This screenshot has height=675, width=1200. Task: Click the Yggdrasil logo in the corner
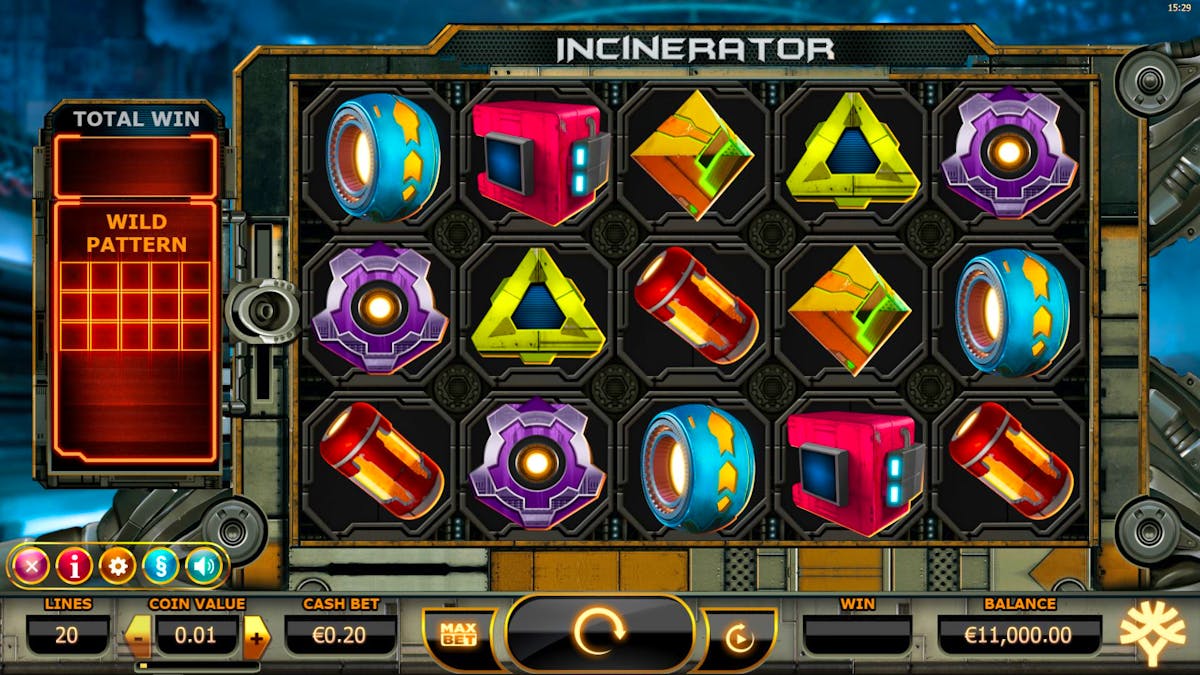pos(1151,634)
